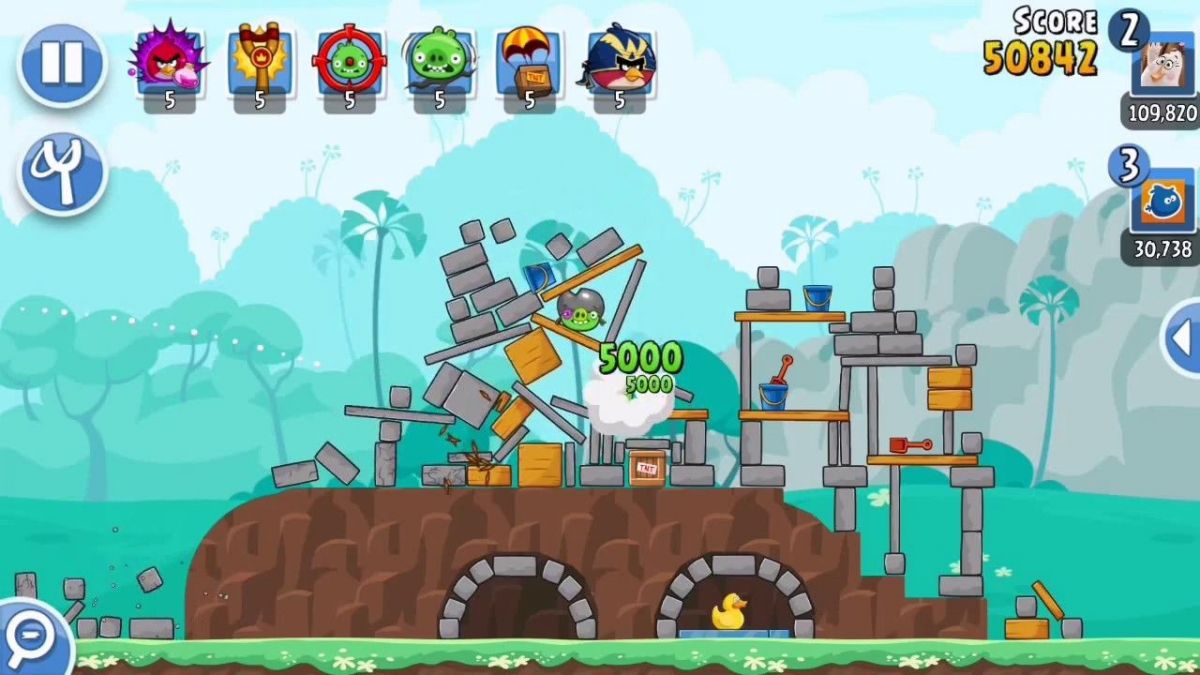
Task: Pause the game
Action: click(x=61, y=65)
